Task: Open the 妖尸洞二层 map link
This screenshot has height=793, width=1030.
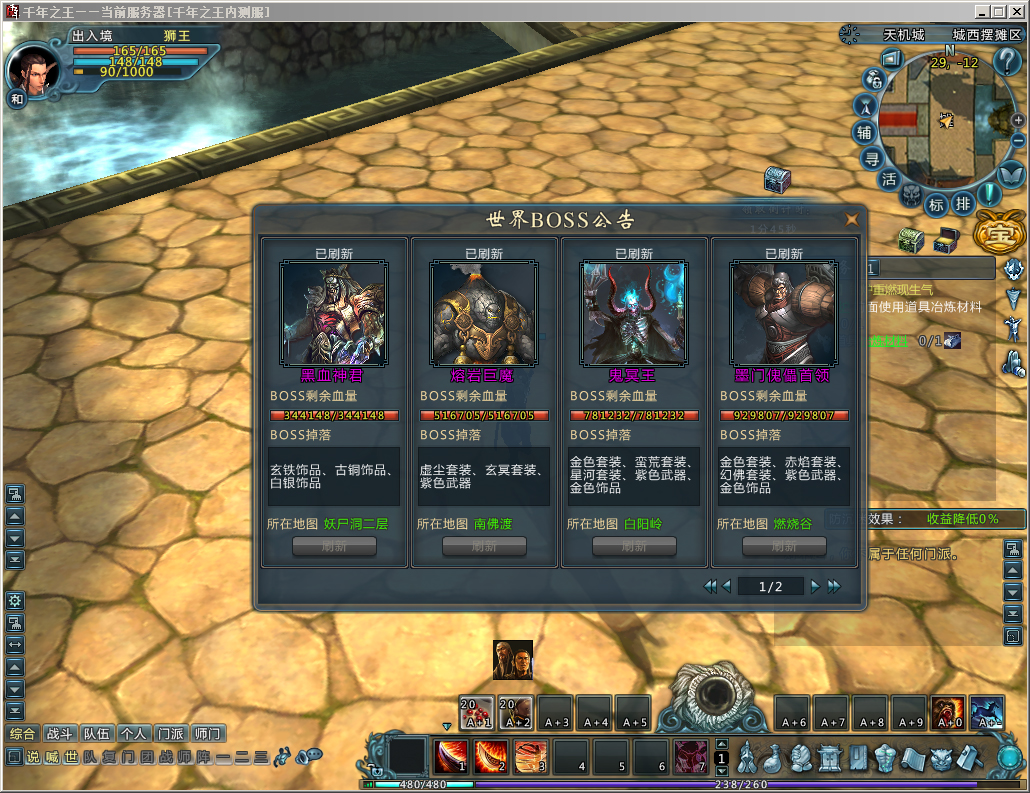Action: (356, 524)
